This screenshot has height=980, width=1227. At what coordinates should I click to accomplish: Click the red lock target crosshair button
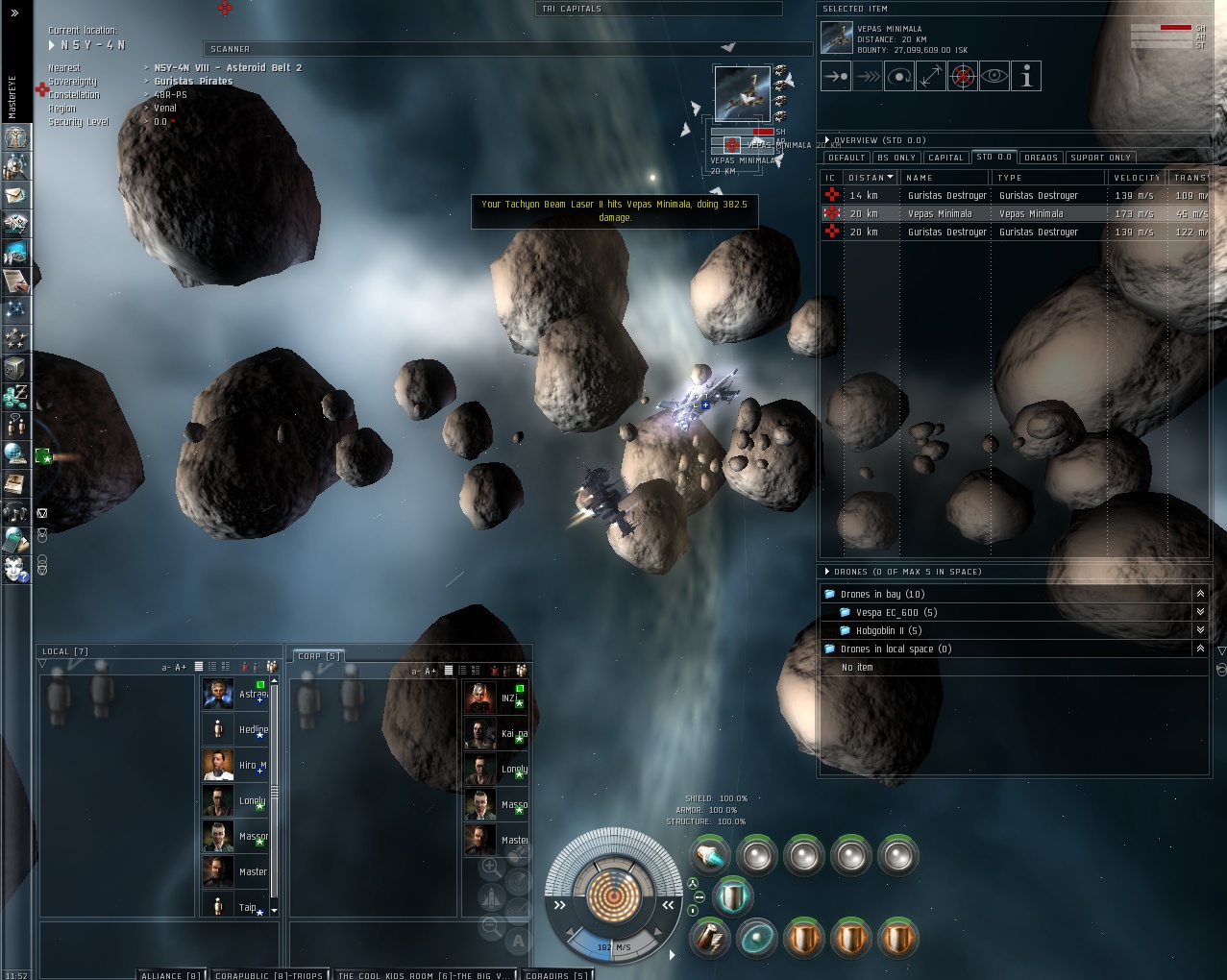pyautogui.click(x=963, y=77)
